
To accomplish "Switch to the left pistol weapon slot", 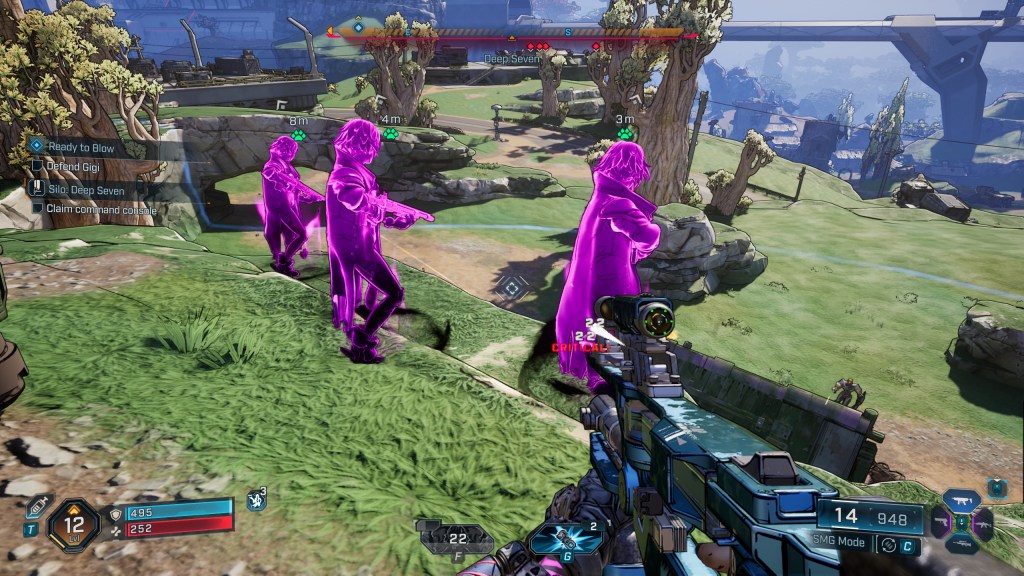I will click(x=940, y=521).
